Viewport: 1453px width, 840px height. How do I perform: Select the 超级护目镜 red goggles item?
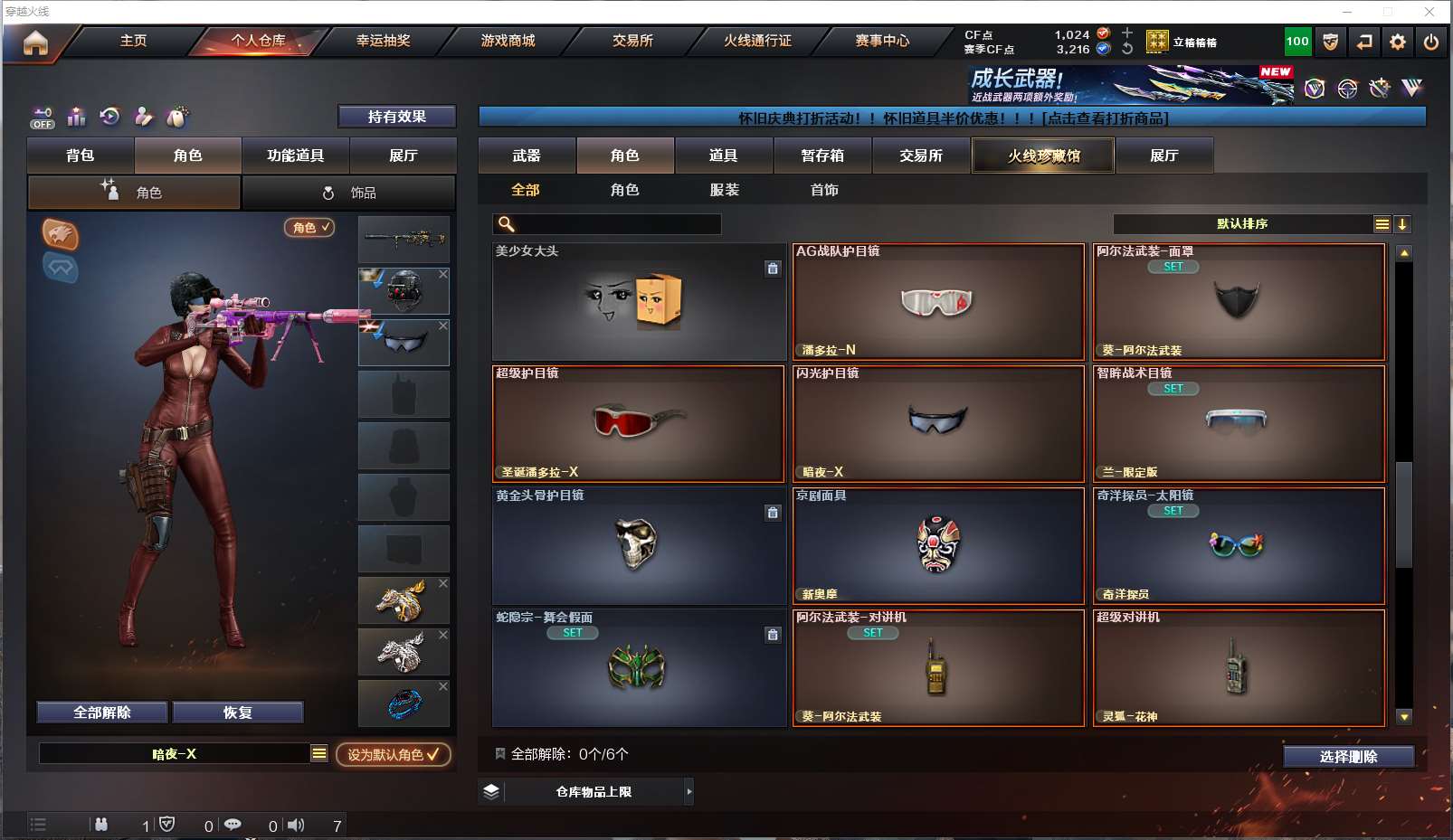[638, 423]
